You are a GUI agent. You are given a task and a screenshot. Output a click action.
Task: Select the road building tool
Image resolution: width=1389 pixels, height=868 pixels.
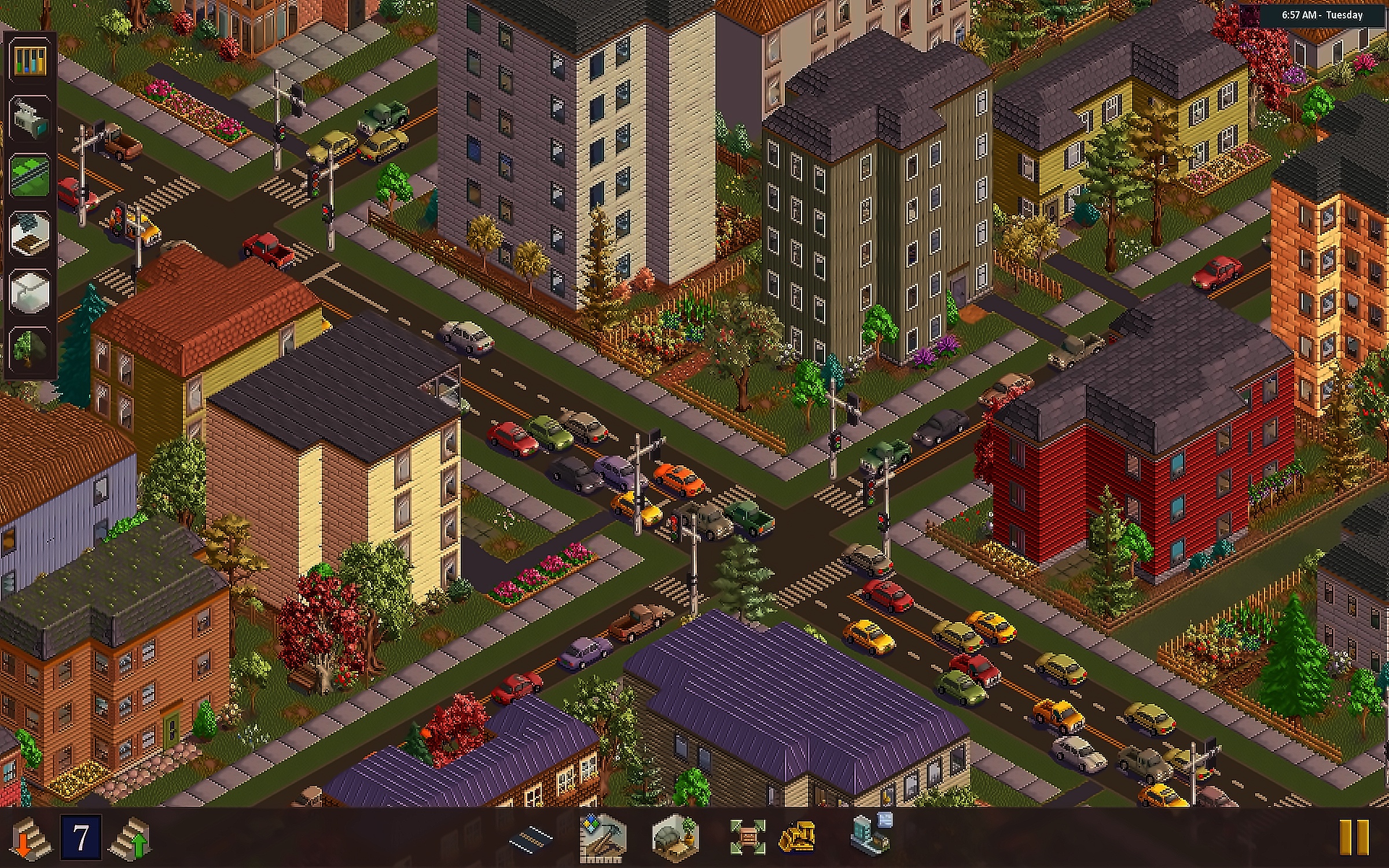point(531,838)
